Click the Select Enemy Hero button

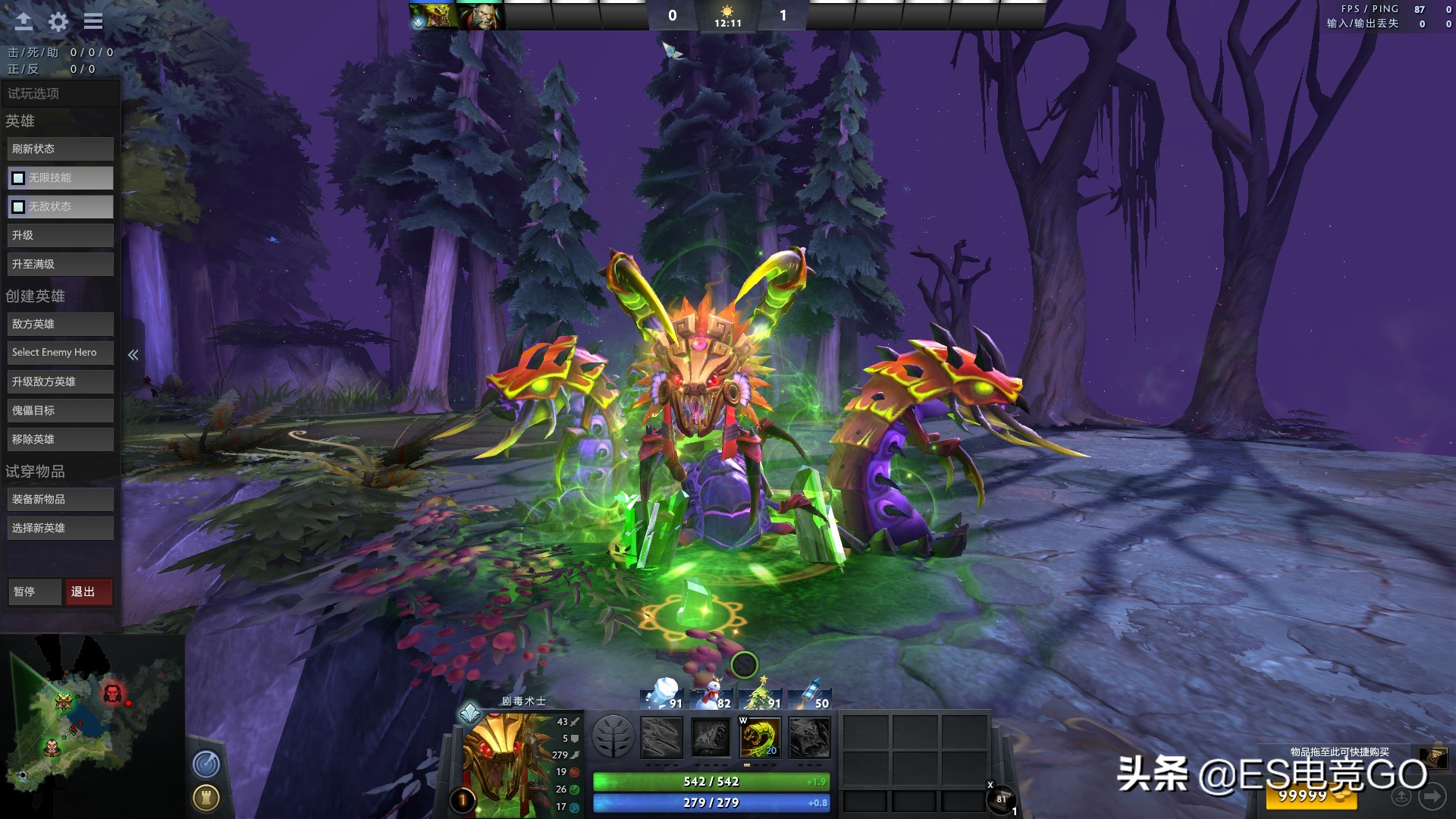[x=60, y=352]
